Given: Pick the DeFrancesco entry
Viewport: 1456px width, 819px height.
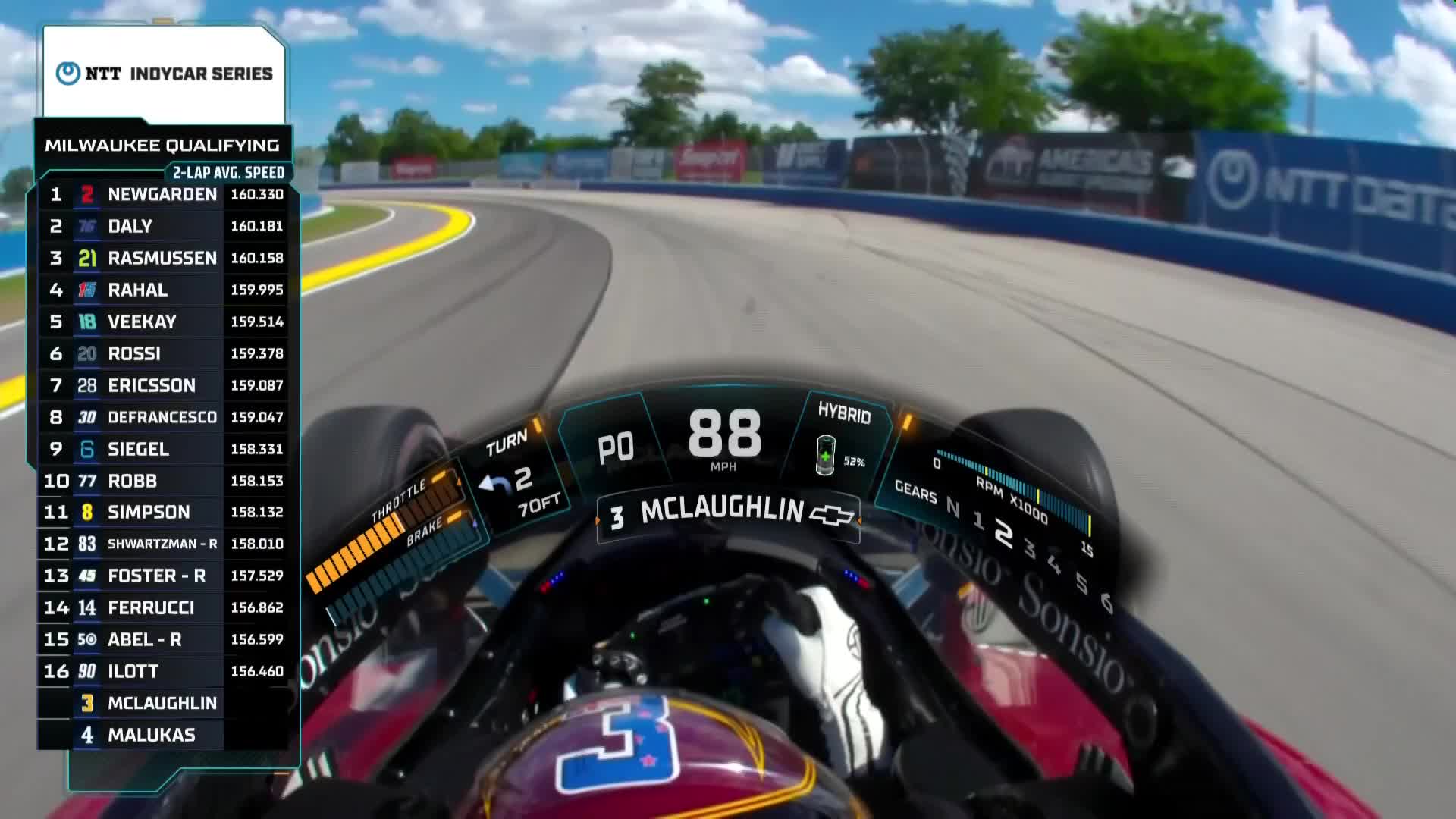Looking at the screenshot, I should [x=162, y=418].
